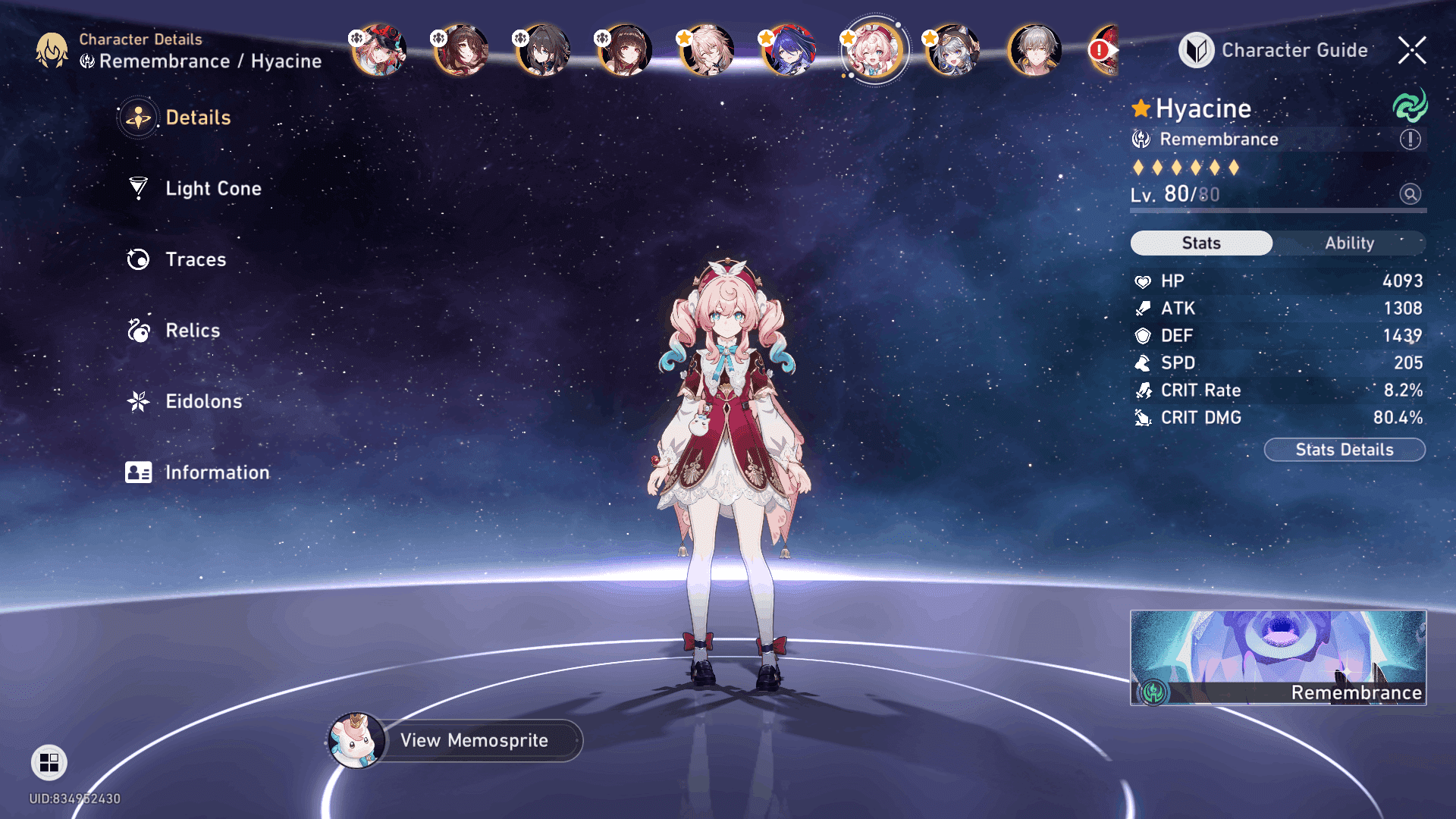The width and height of the screenshot is (1456, 819).
Task: Open the Remembrance light cone thumbnail
Action: 1278,657
